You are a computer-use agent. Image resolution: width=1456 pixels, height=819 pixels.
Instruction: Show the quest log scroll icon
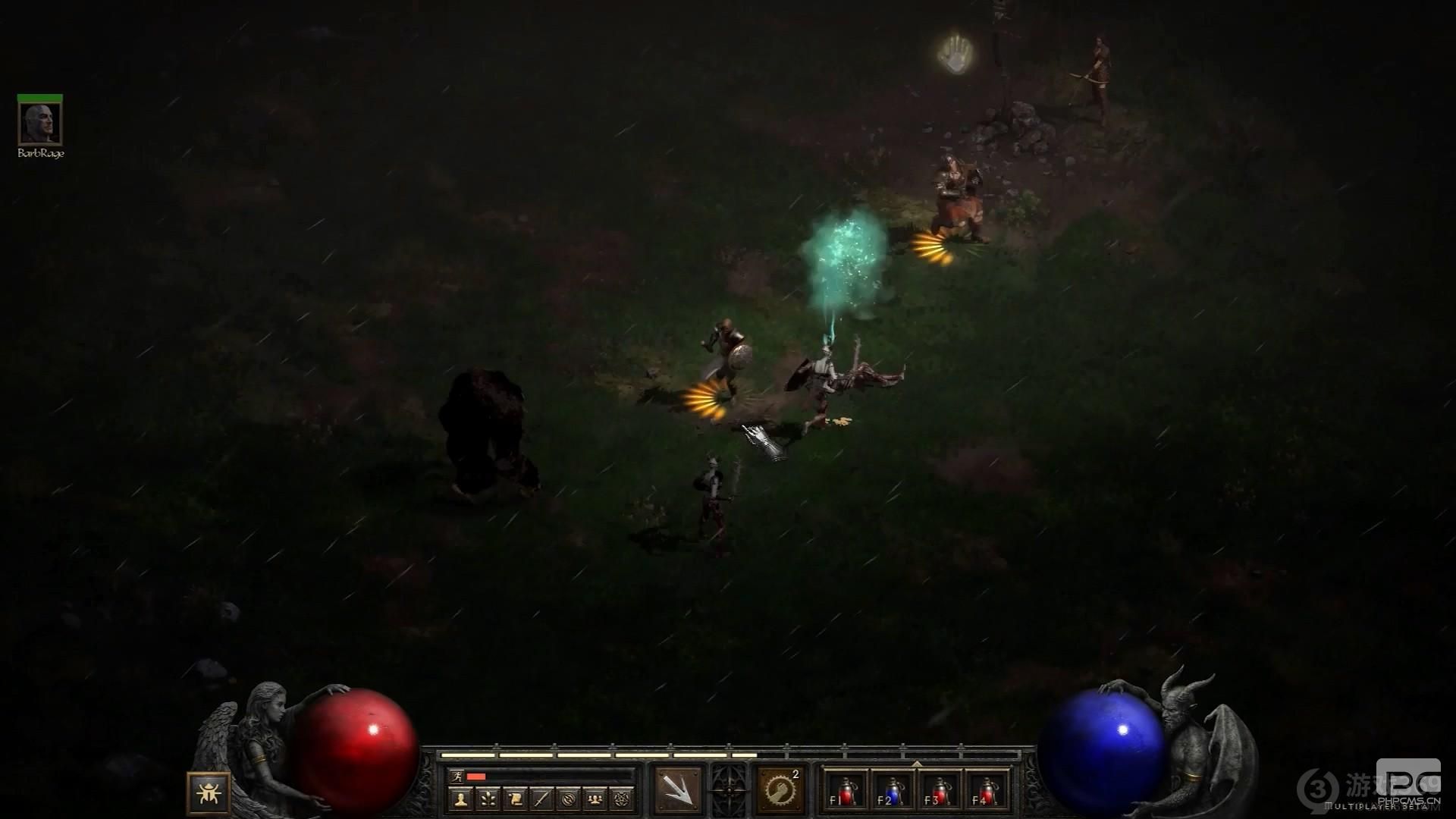tap(514, 798)
